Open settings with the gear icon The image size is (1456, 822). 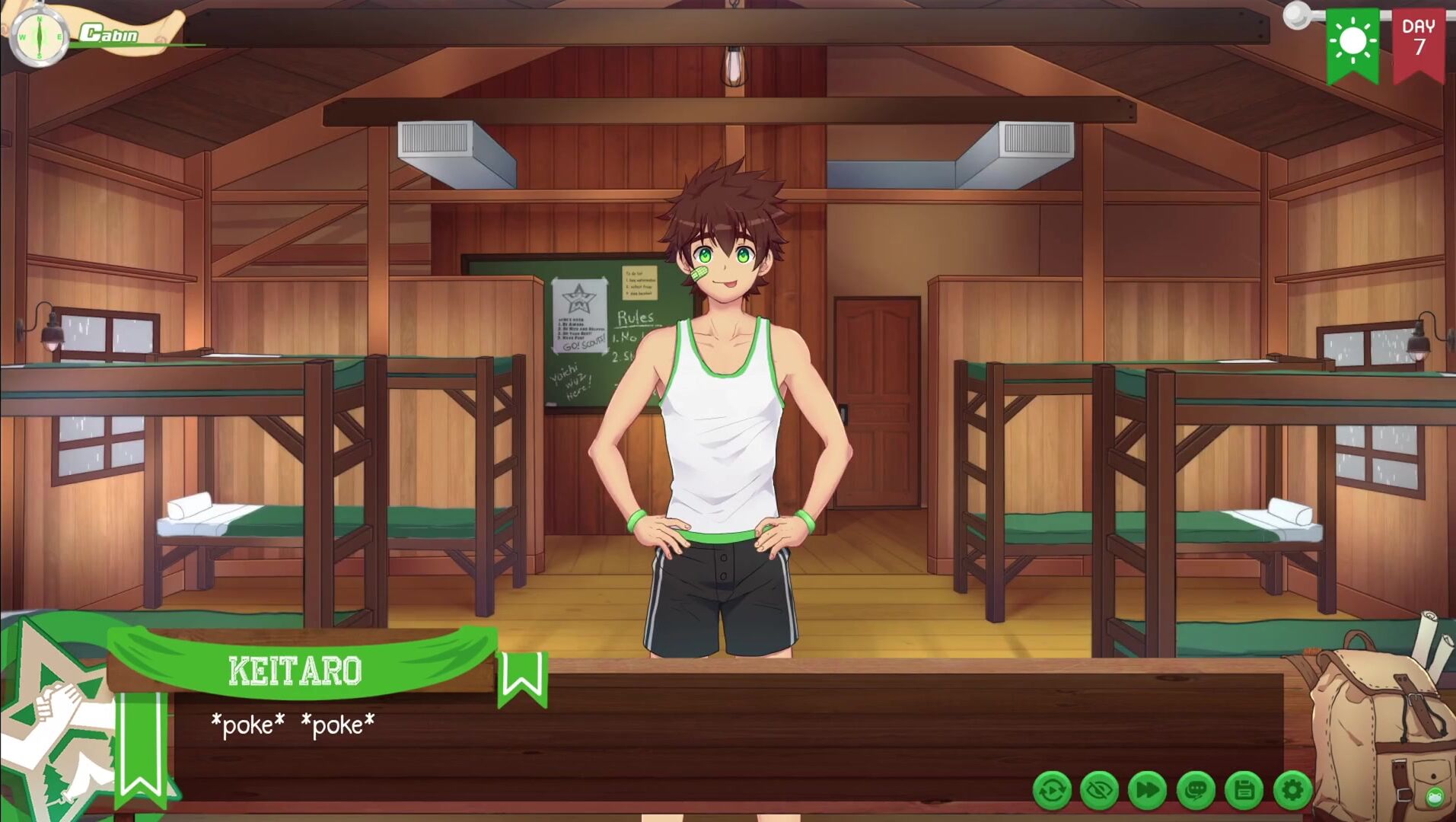click(1292, 791)
